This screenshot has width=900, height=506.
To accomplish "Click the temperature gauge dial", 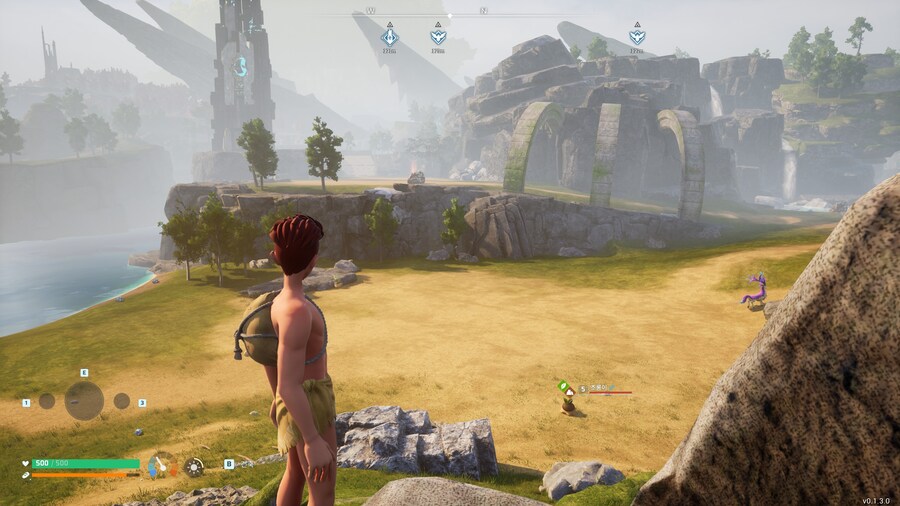I will (x=161, y=466).
